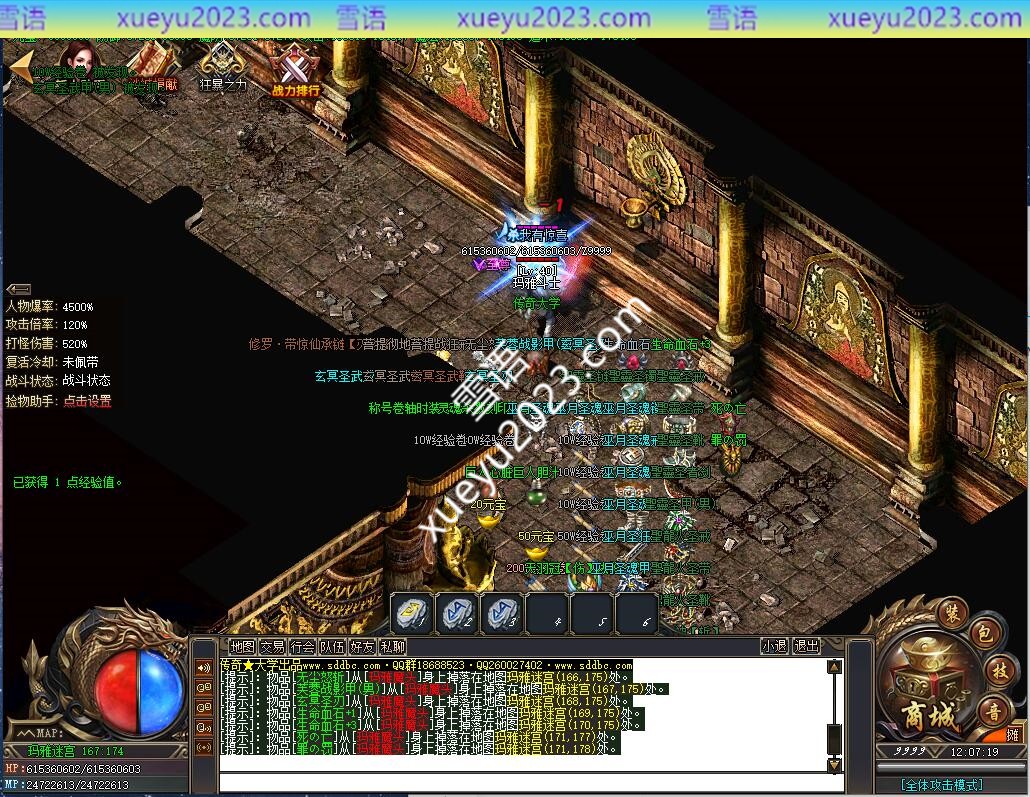Viewport: 1030px width, 797px height.
Task: Select the 私聊 private chat button
Action: click(x=393, y=647)
